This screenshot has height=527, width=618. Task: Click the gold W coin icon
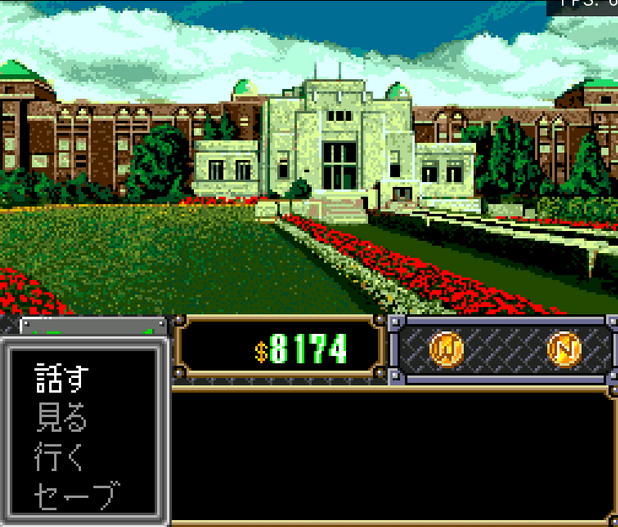(x=445, y=349)
